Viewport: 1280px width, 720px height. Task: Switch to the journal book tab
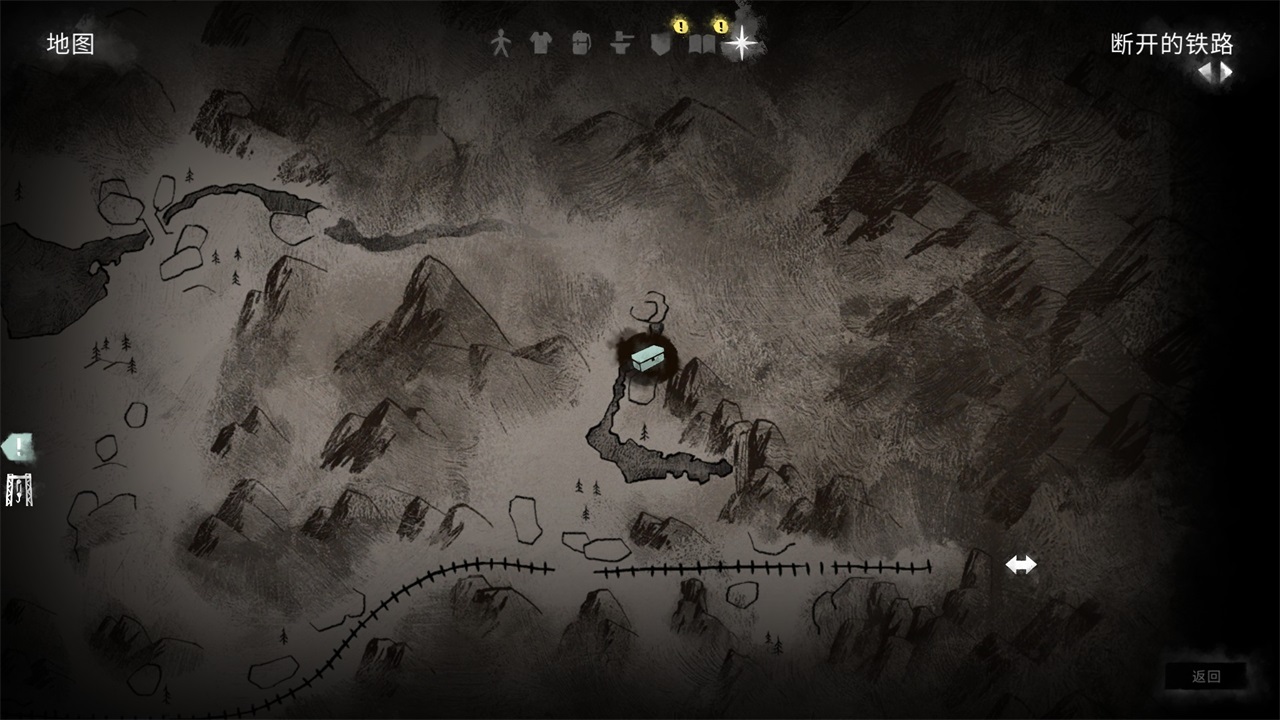point(701,45)
